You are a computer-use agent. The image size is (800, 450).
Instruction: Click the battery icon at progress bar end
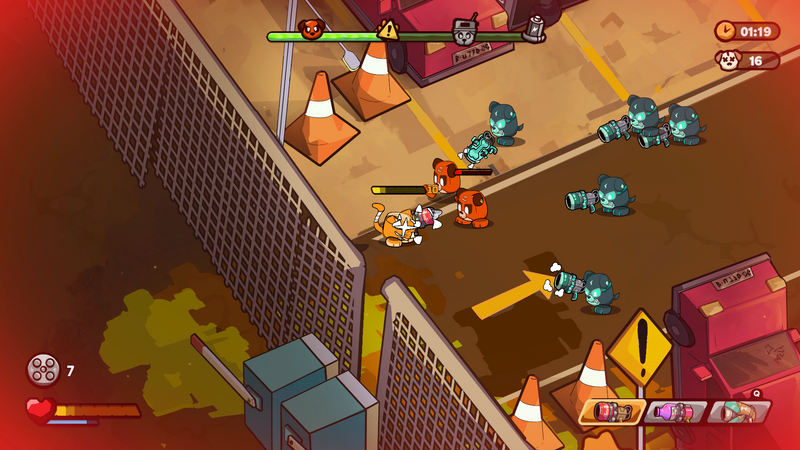[535, 28]
